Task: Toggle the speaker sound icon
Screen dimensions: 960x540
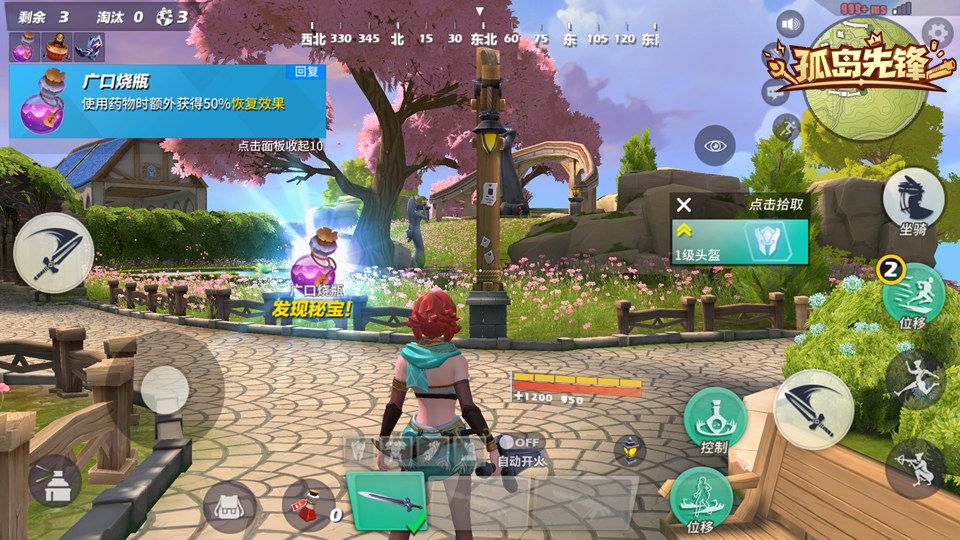Action: [792, 24]
